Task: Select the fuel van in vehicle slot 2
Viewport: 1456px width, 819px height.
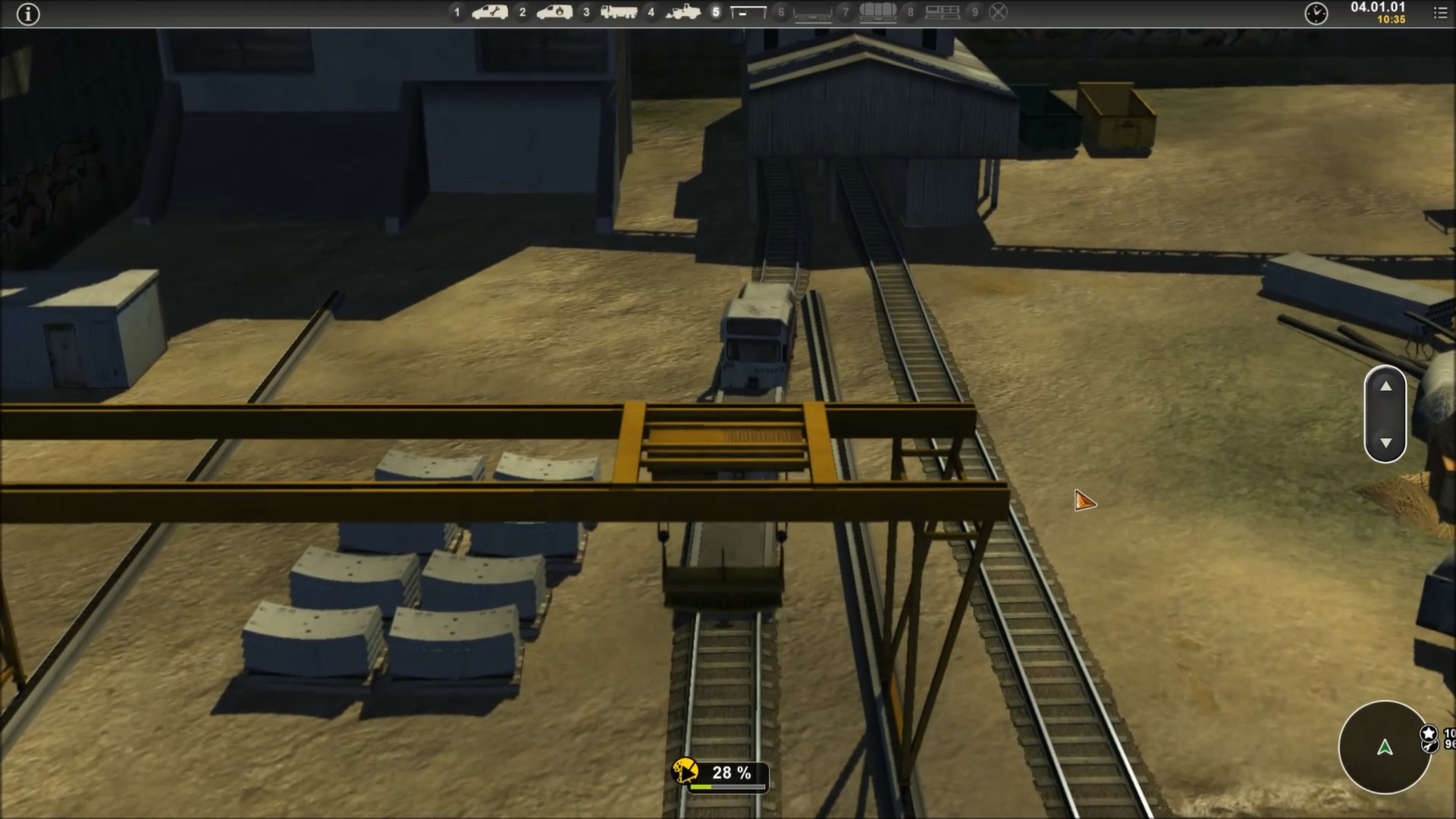Action: (555, 12)
